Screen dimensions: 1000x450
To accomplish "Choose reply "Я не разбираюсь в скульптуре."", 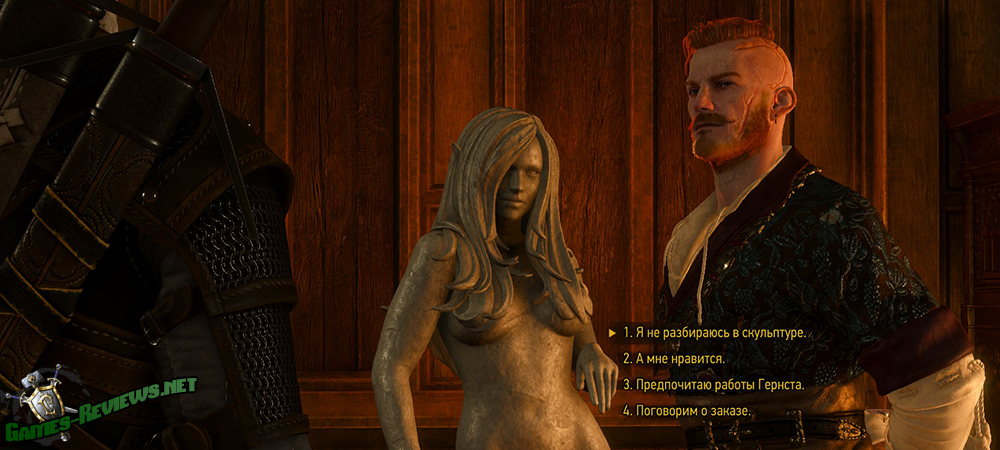I will click(x=714, y=332).
